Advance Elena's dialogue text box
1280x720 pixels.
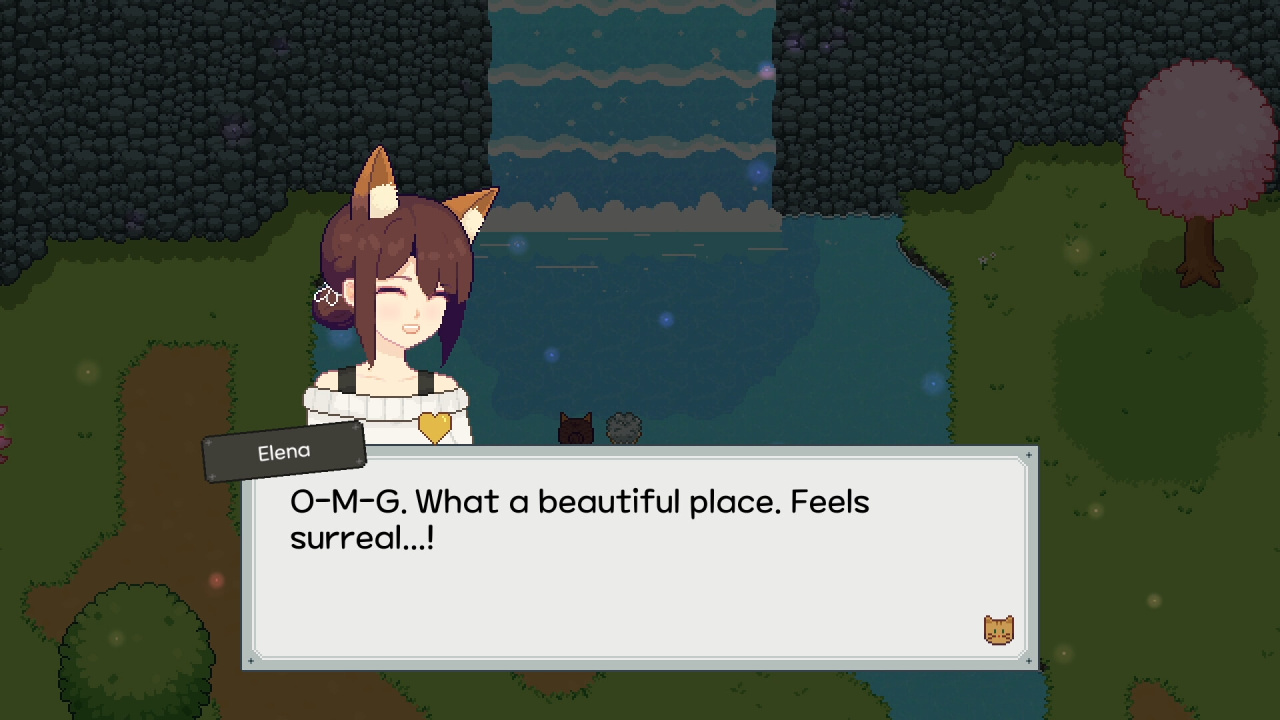pyautogui.click(x=640, y=580)
